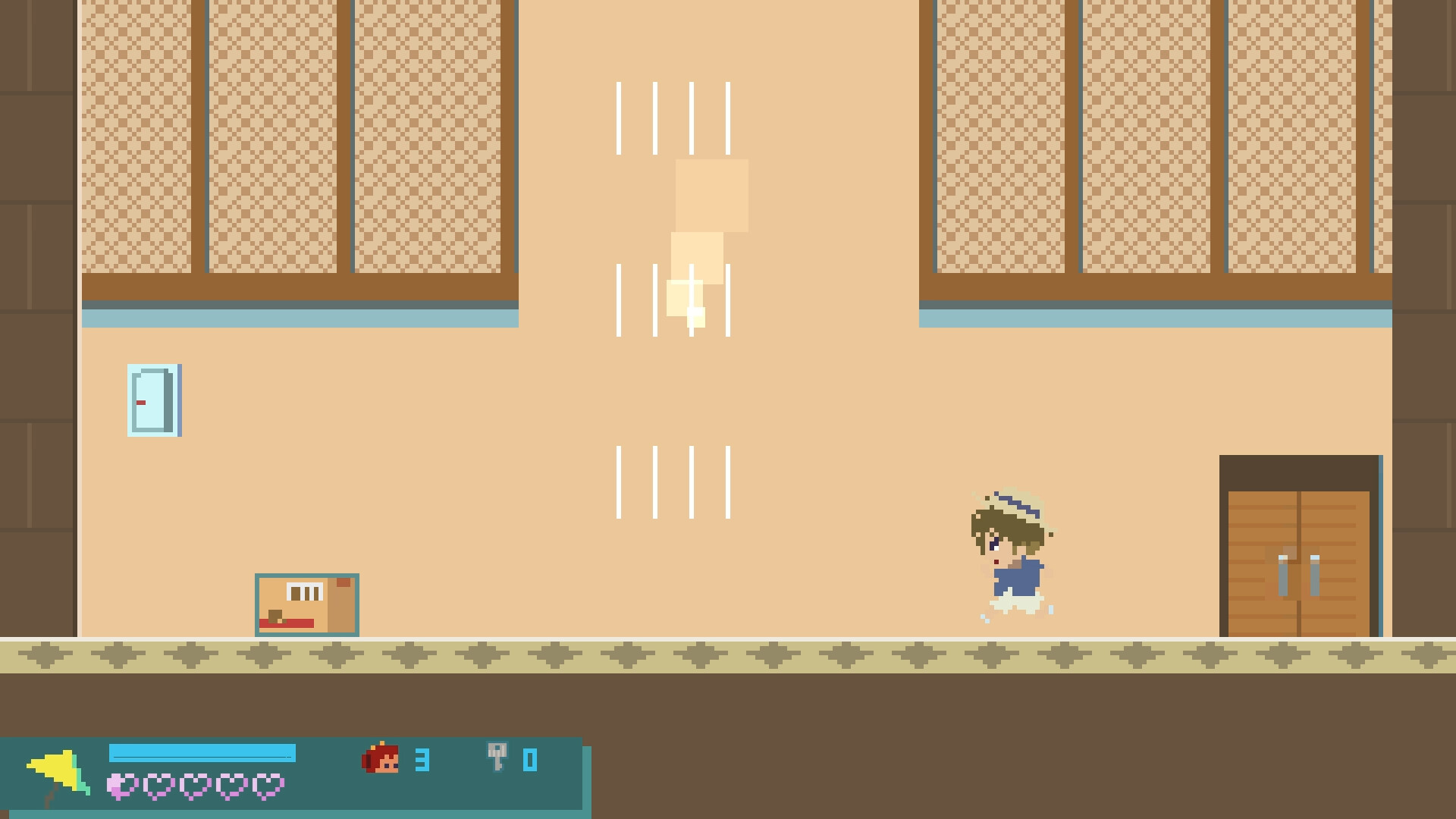This screenshot has width=1456, height=819.
Task: Click the cardboard box with red tape
Action: [x=305, y=604]
